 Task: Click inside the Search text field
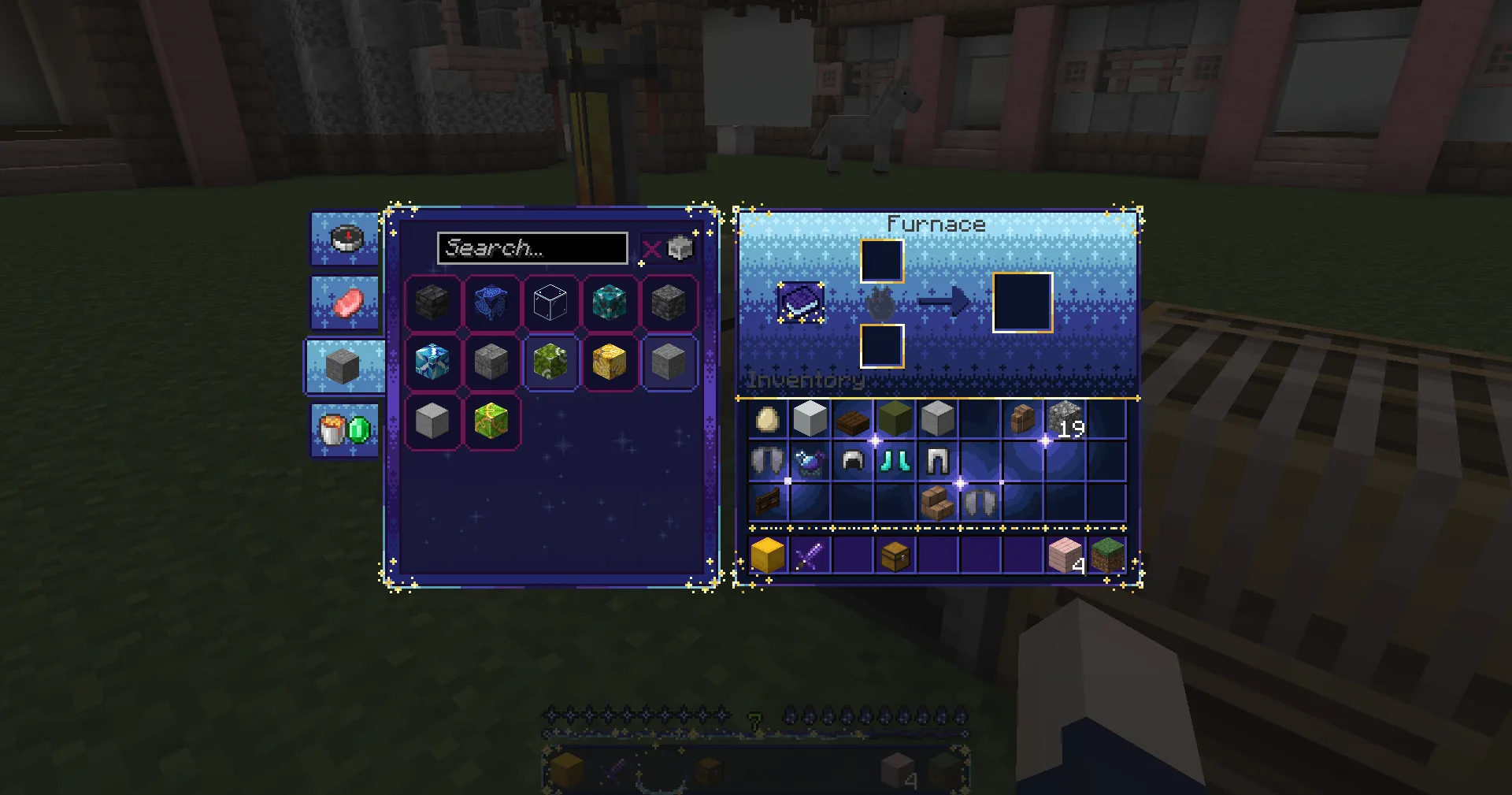tap(532, 248)
